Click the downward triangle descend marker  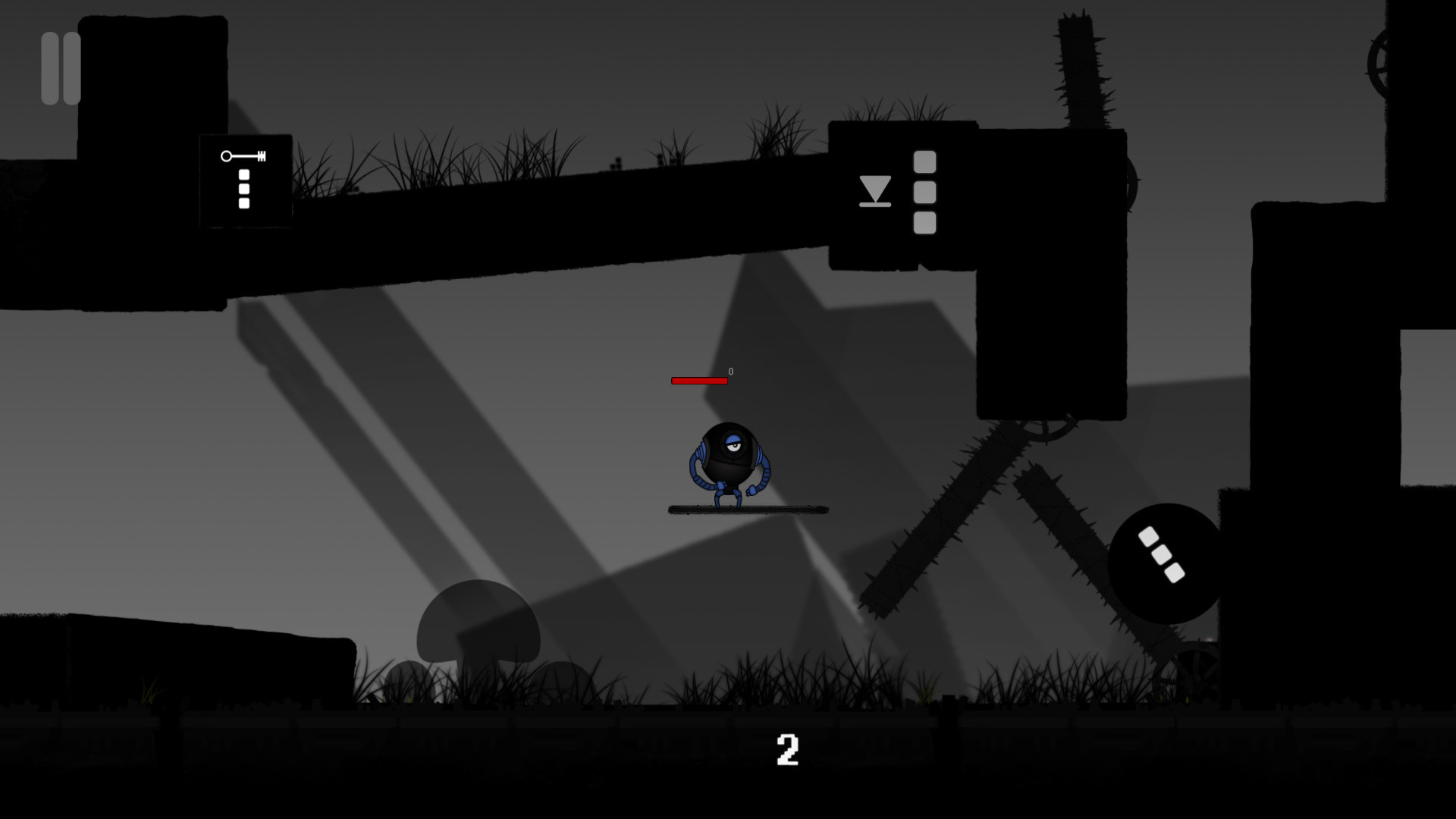click(x=874, y=191)
